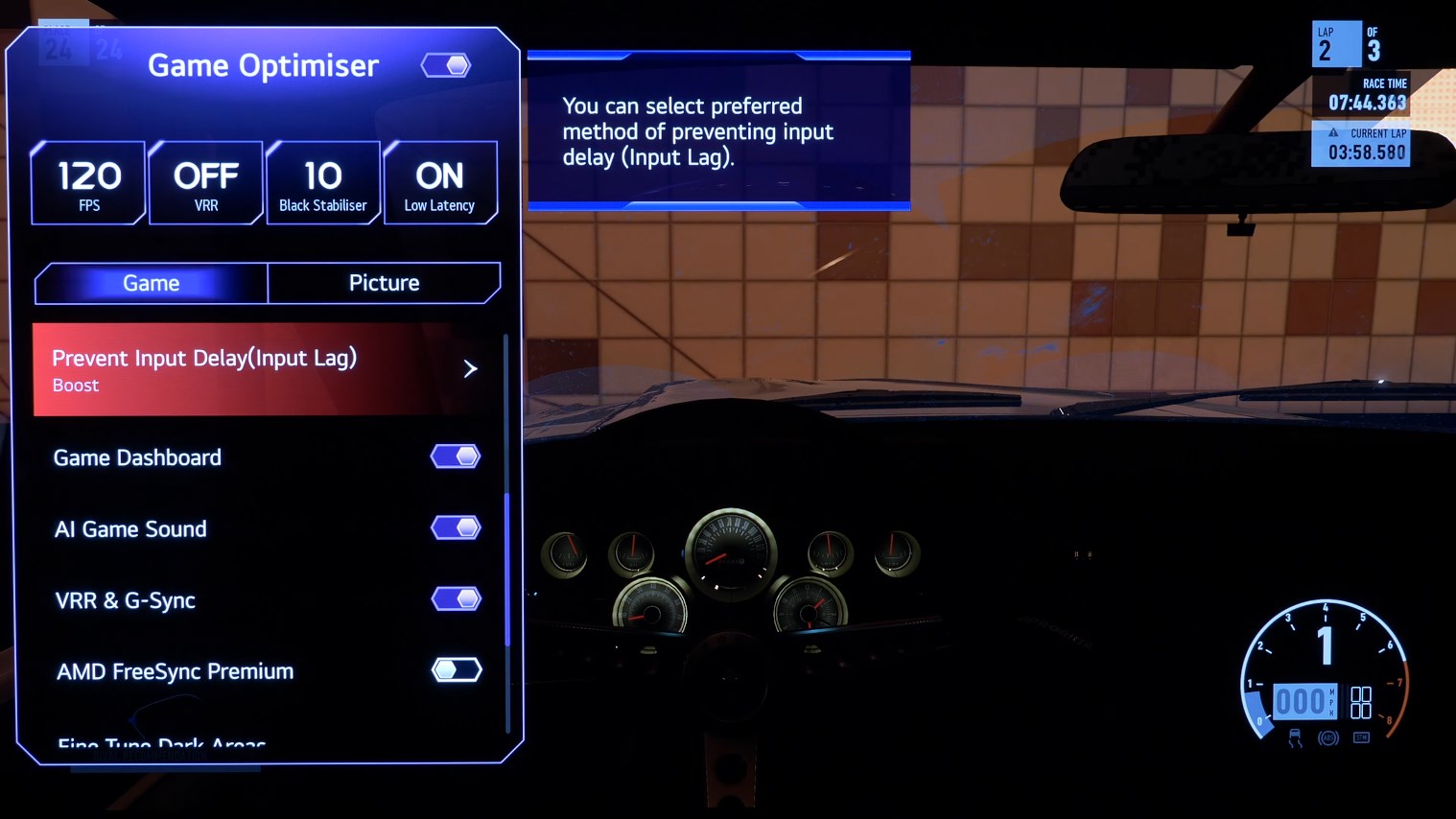1456x819 pixels.
Task: Select the VRR OFF status tile
Action: coord(206,183)
